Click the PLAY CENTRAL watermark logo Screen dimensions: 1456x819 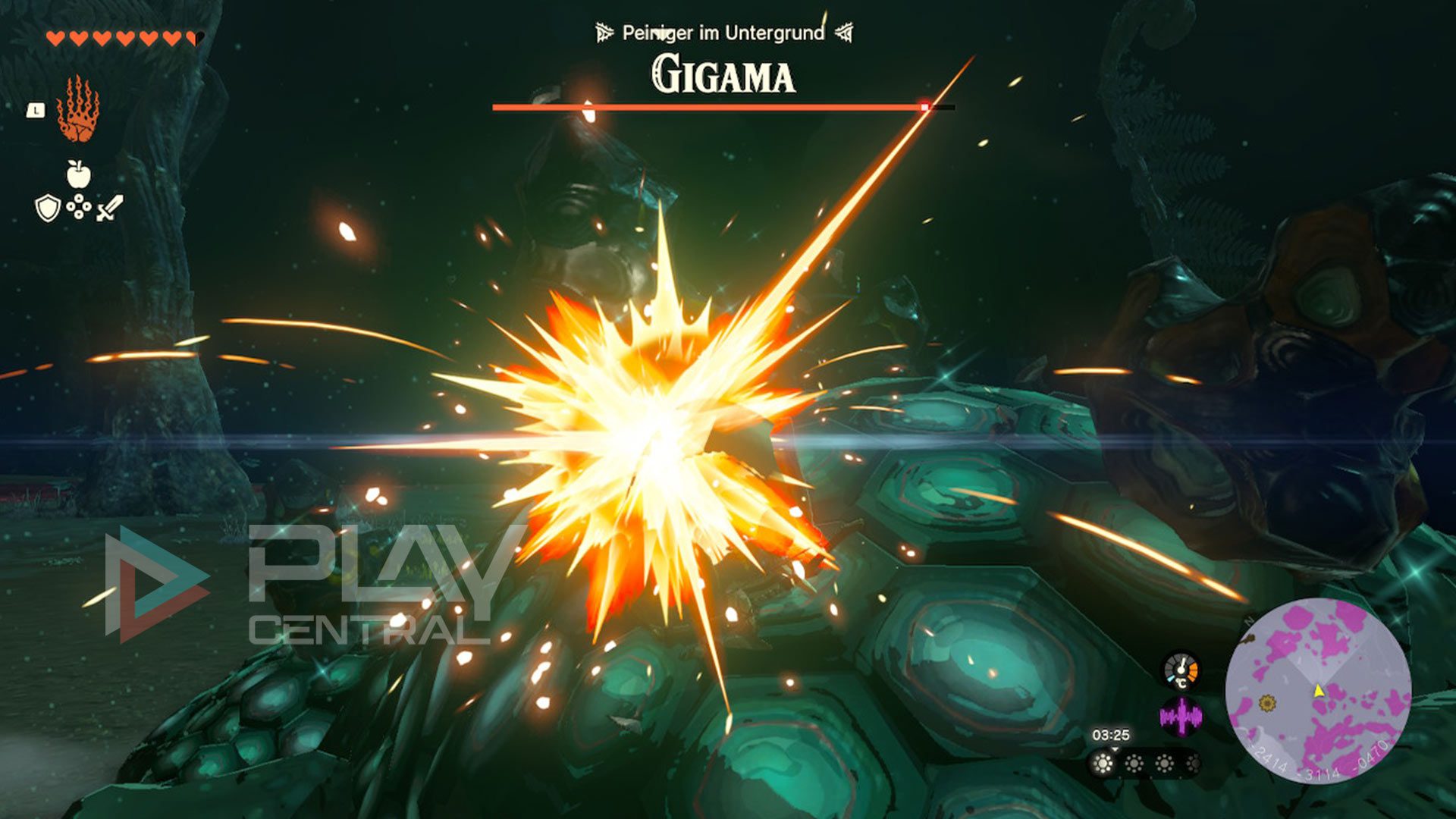303,584
